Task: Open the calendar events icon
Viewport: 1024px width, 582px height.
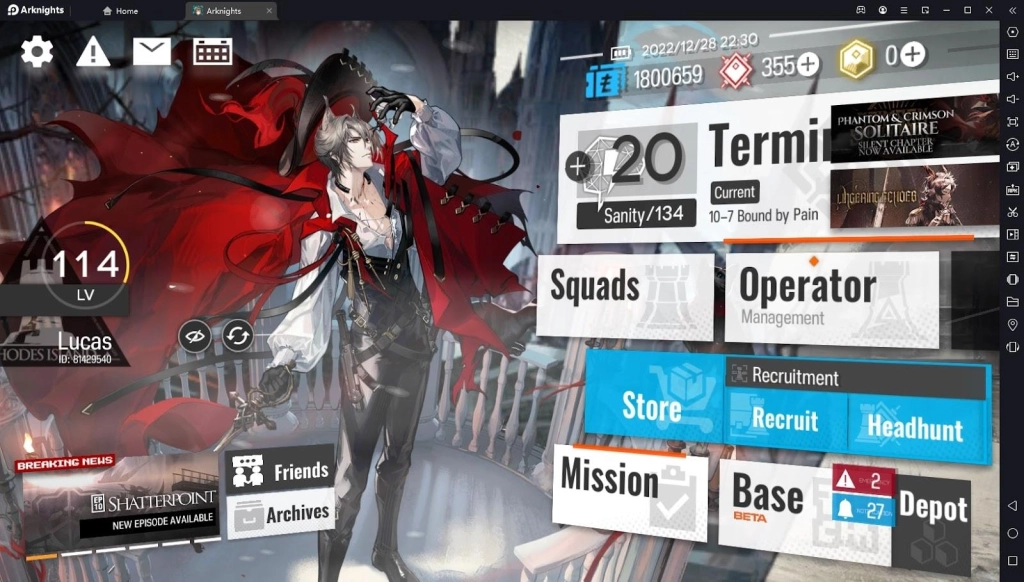Action: pos(213,51)
